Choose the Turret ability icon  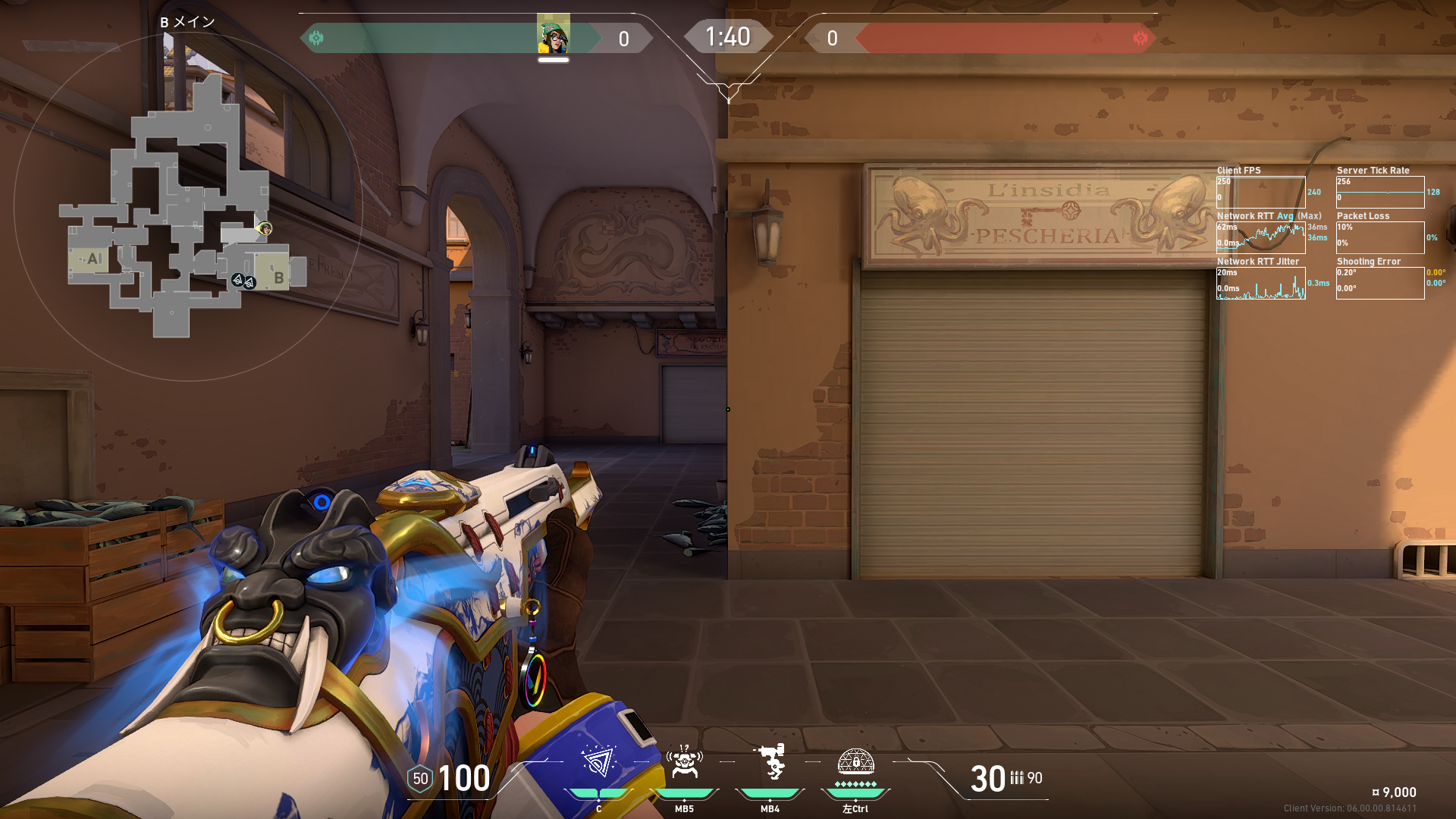pos(770,762)
